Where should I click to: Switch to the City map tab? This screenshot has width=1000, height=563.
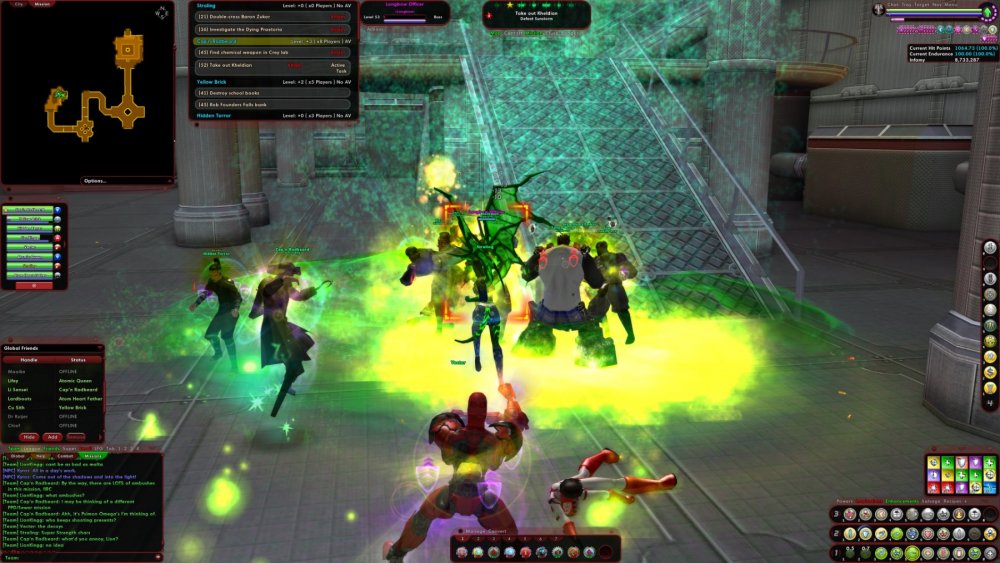[x=17, y=4]
